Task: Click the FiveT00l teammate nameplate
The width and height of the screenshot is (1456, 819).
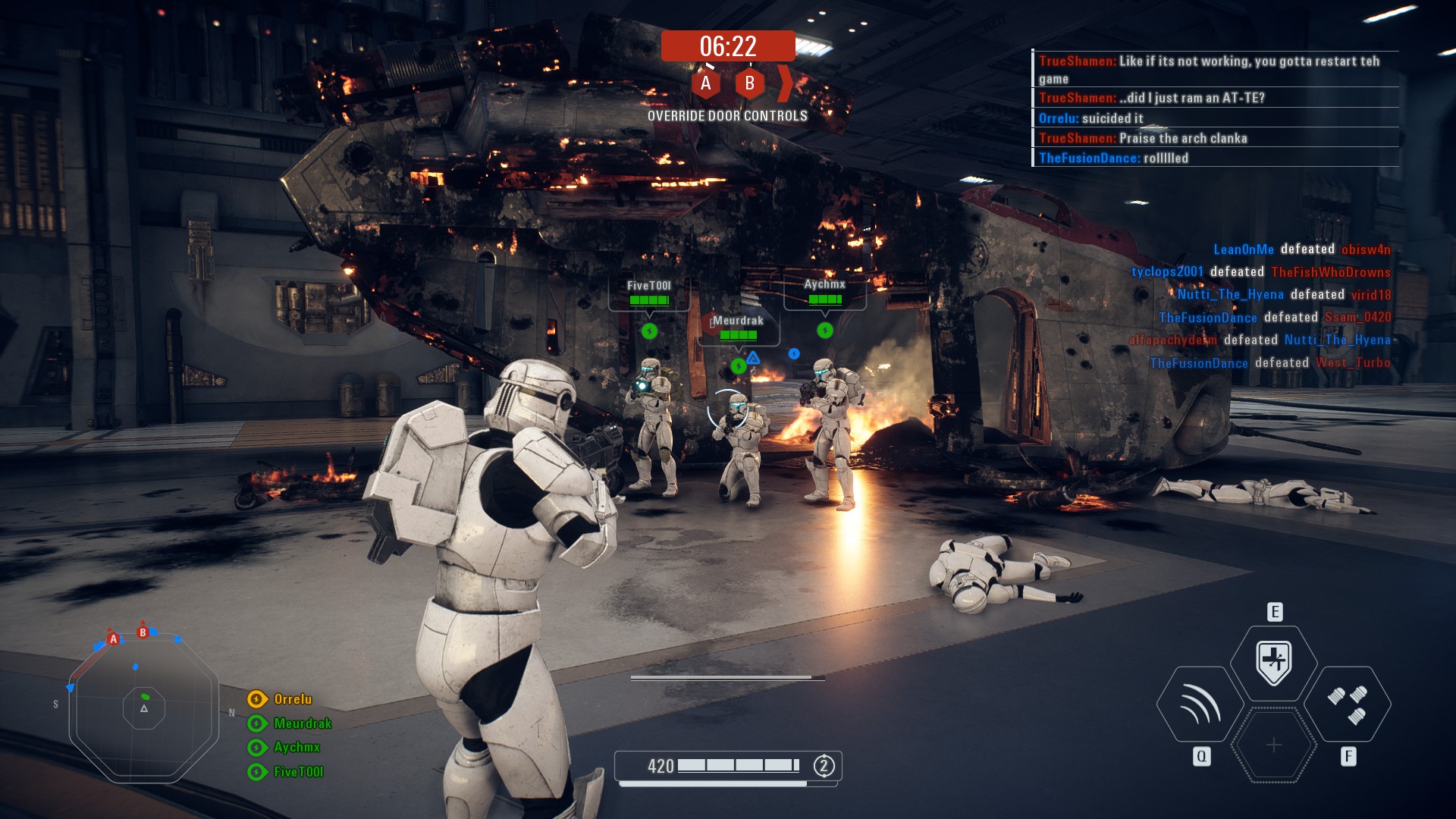Action: [649, 293]
